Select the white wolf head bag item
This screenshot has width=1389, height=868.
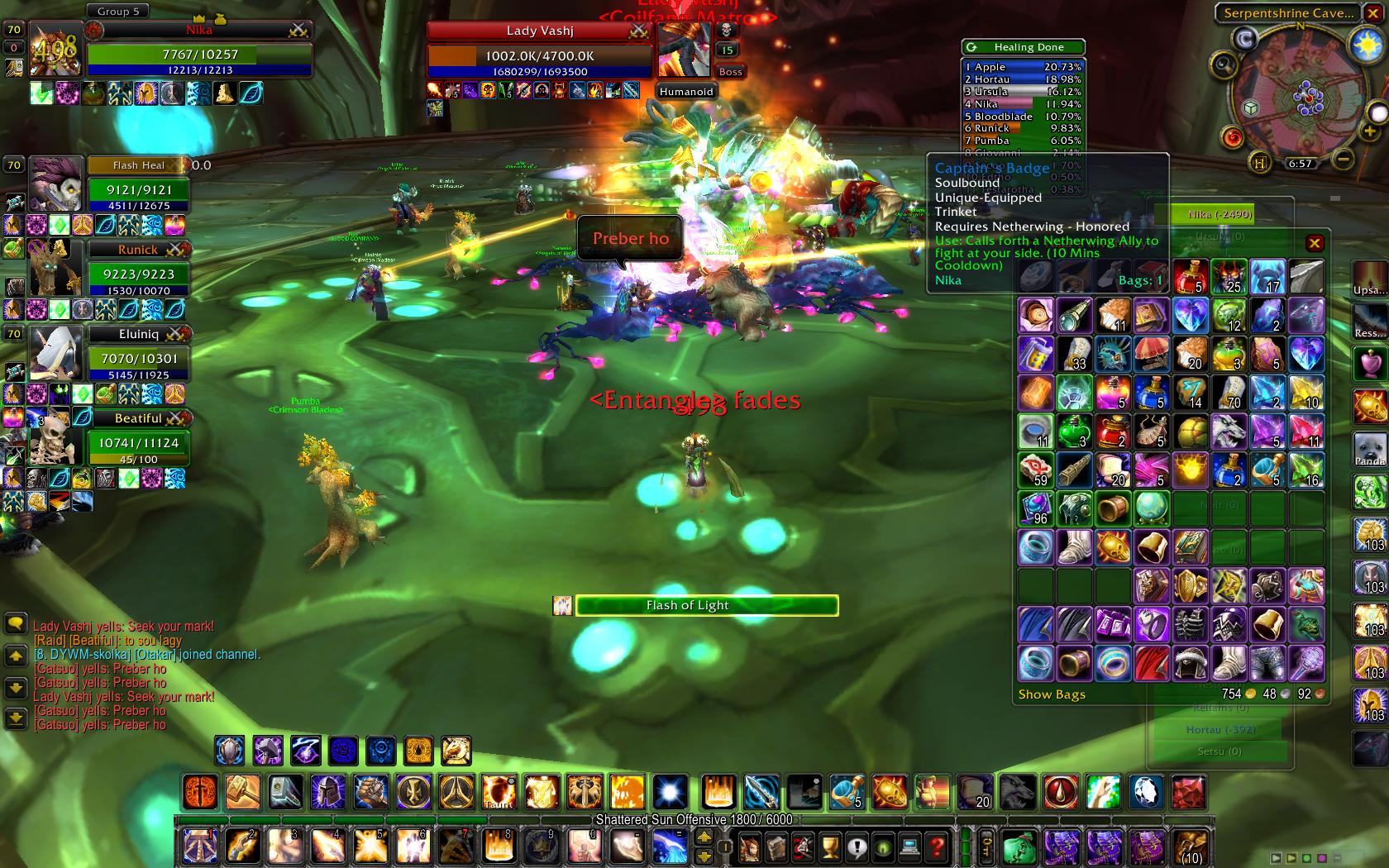pyautogui.click(x=1228, y=431)
